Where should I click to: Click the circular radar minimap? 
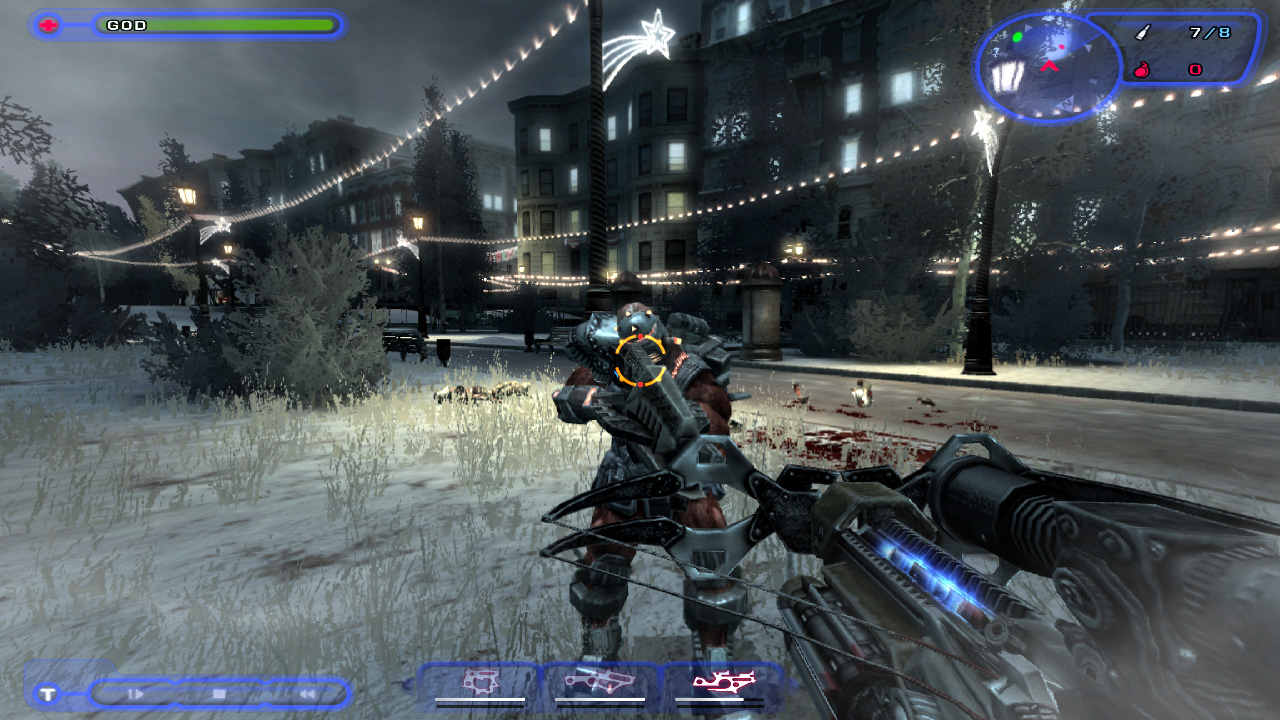pyautogui.click(x=1047, y=67)
